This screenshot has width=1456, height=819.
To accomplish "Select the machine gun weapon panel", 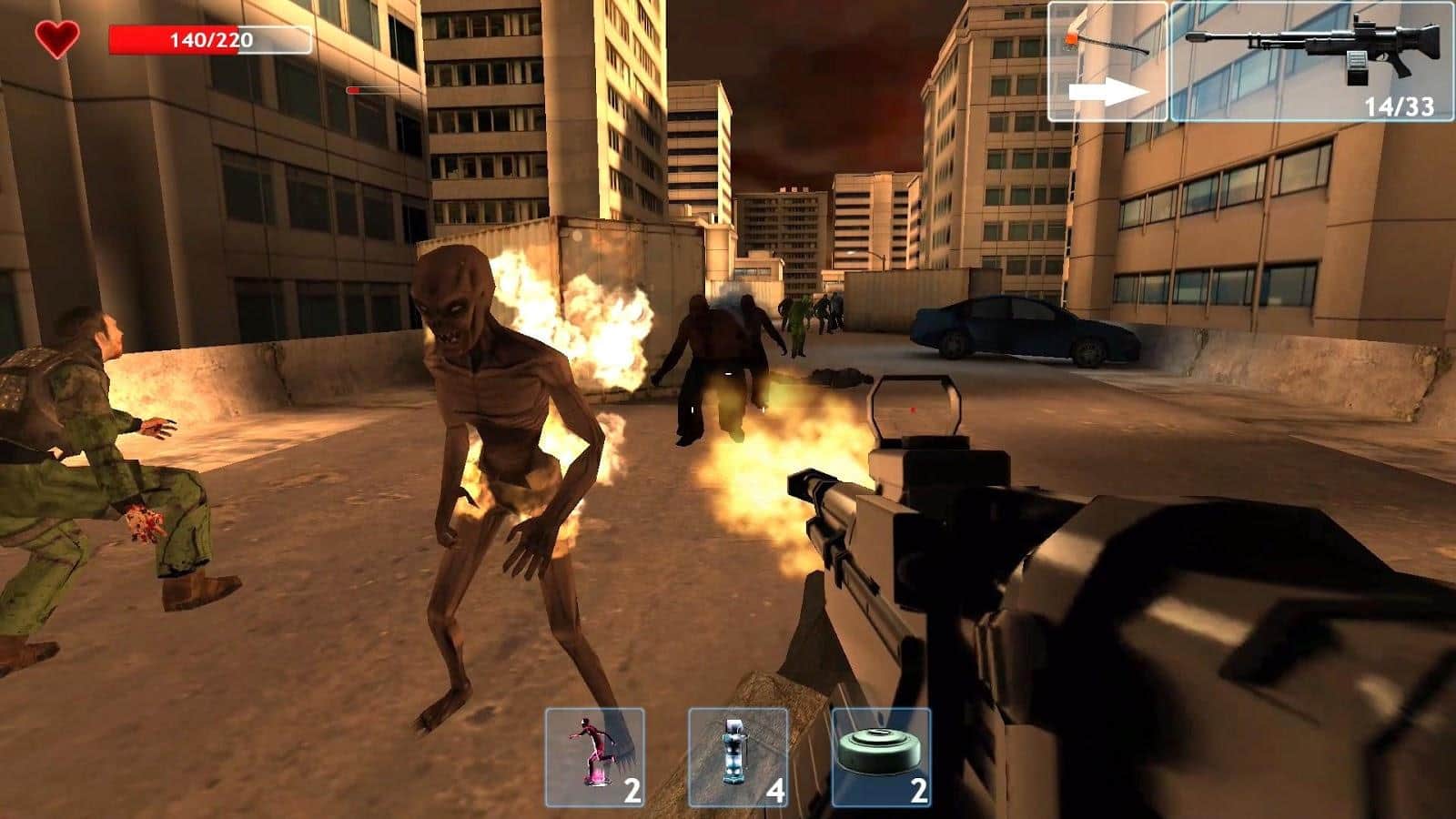I will pos(1310,62).
